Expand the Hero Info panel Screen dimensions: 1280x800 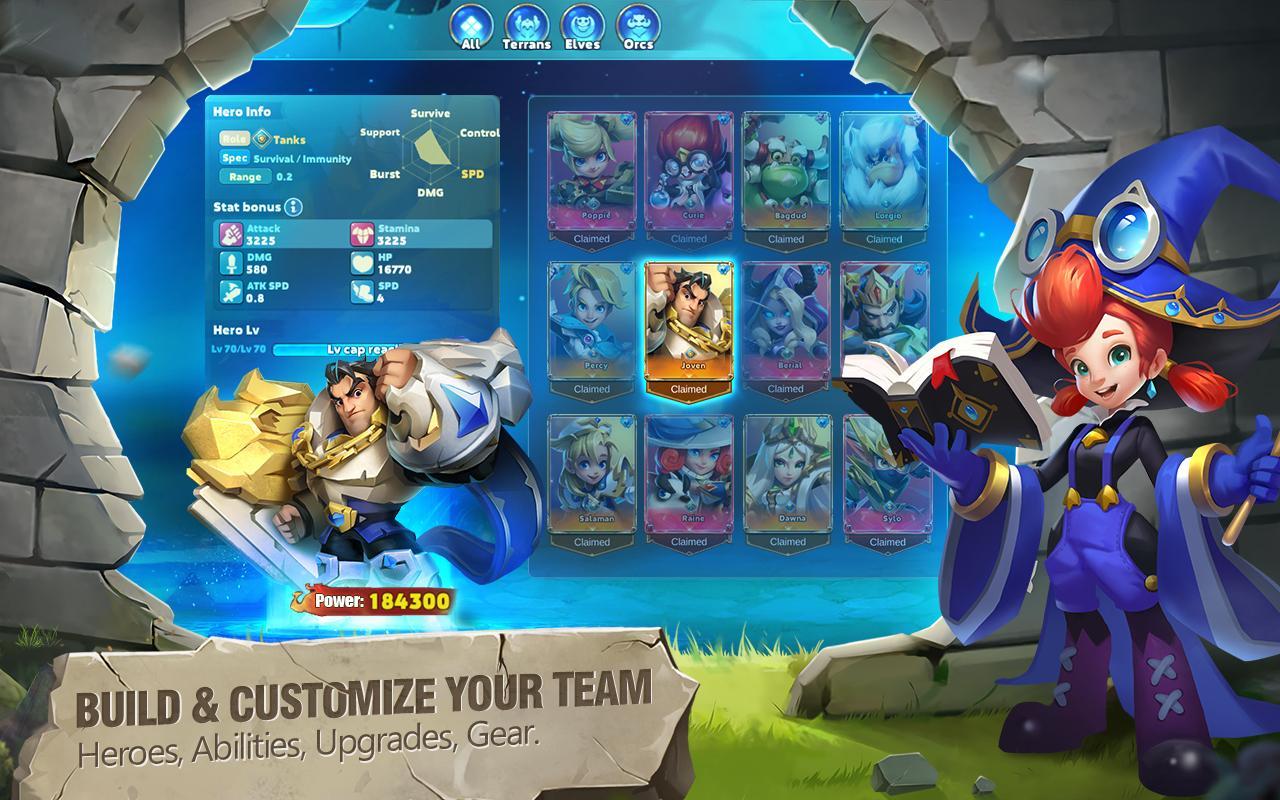point(243,112)
